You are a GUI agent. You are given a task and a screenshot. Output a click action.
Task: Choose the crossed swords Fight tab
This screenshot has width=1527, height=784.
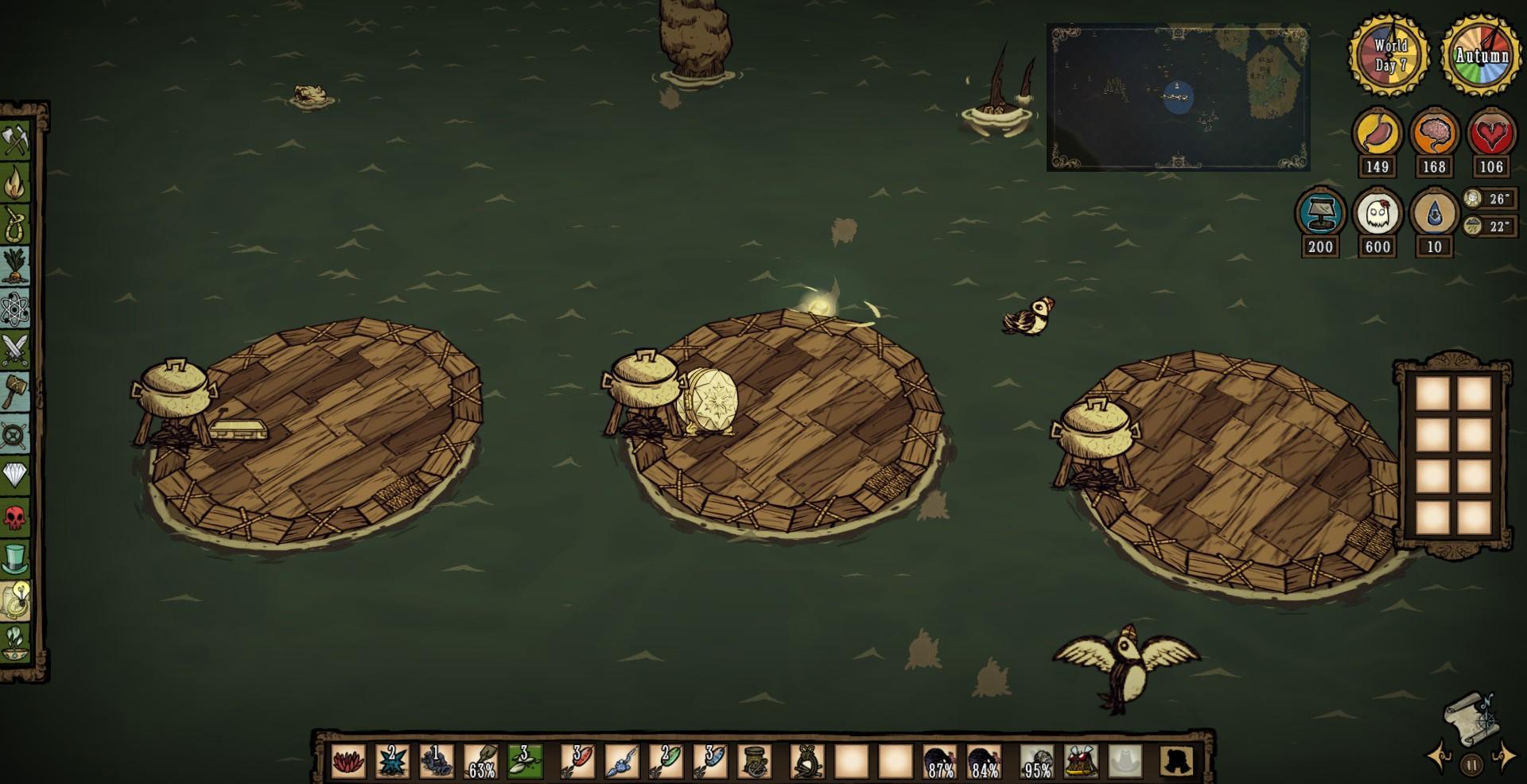coord(16,350)
